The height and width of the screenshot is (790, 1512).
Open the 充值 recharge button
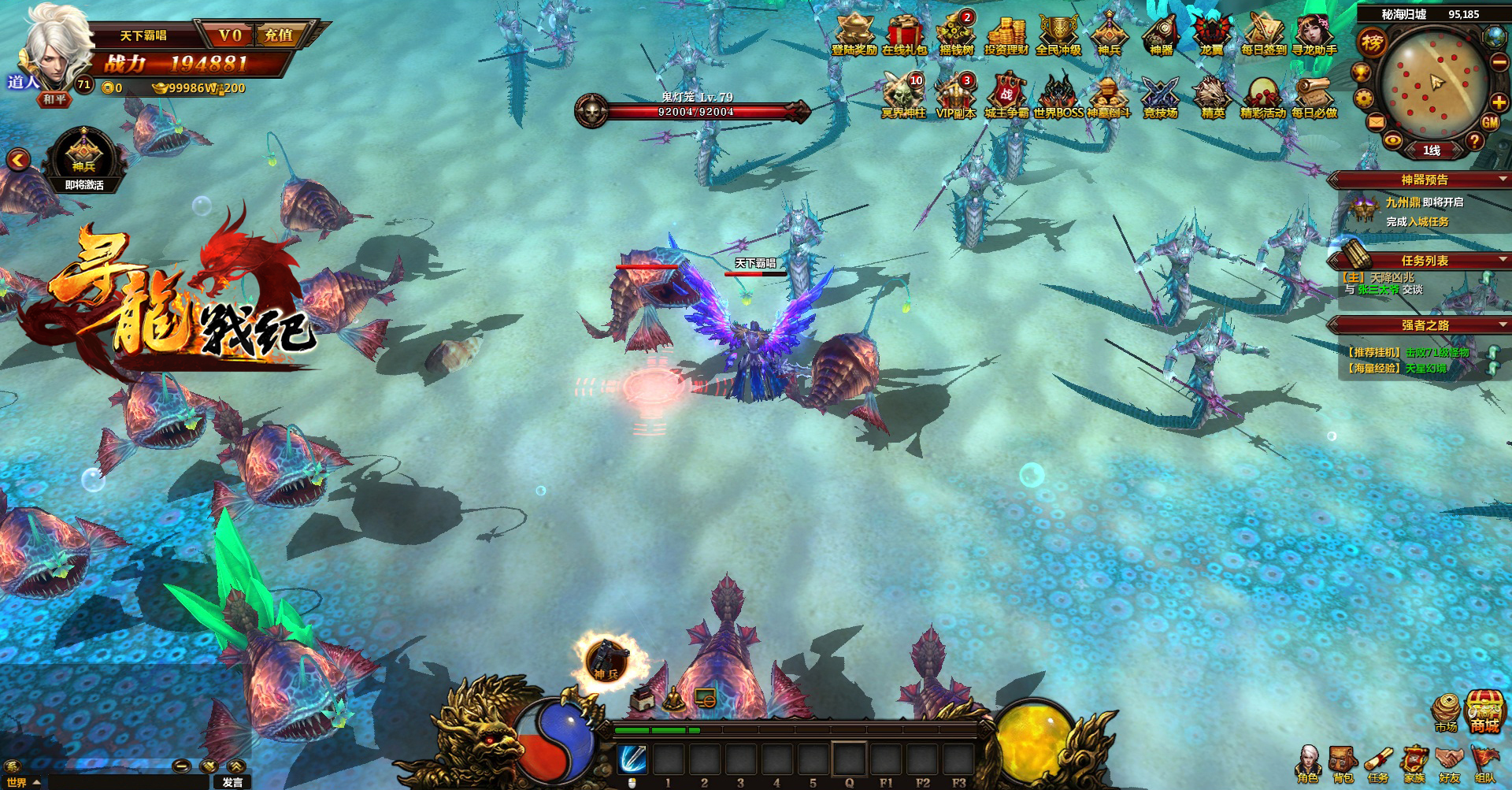[280, 35]
